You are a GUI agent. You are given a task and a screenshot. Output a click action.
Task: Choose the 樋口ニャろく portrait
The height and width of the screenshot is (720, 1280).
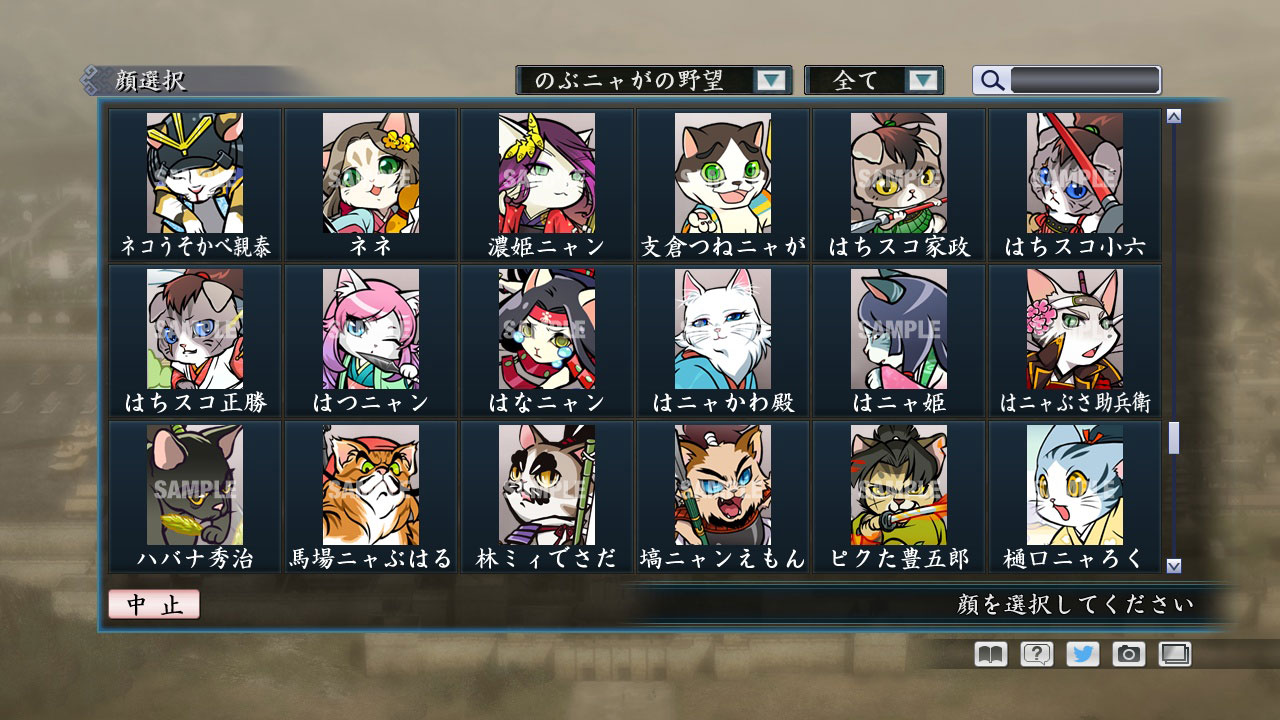(1075, 487)
